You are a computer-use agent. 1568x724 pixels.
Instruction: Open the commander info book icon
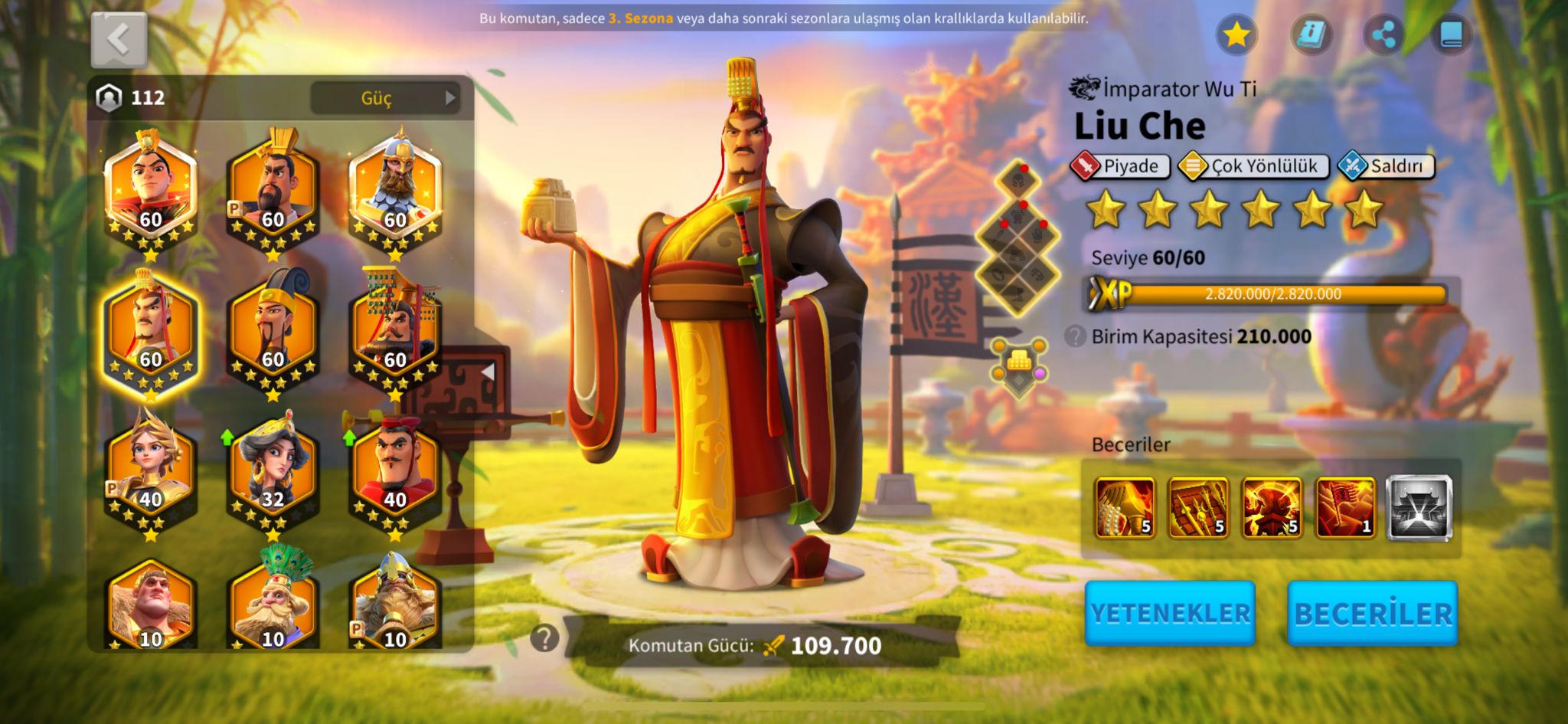[x=1311, y=34]
